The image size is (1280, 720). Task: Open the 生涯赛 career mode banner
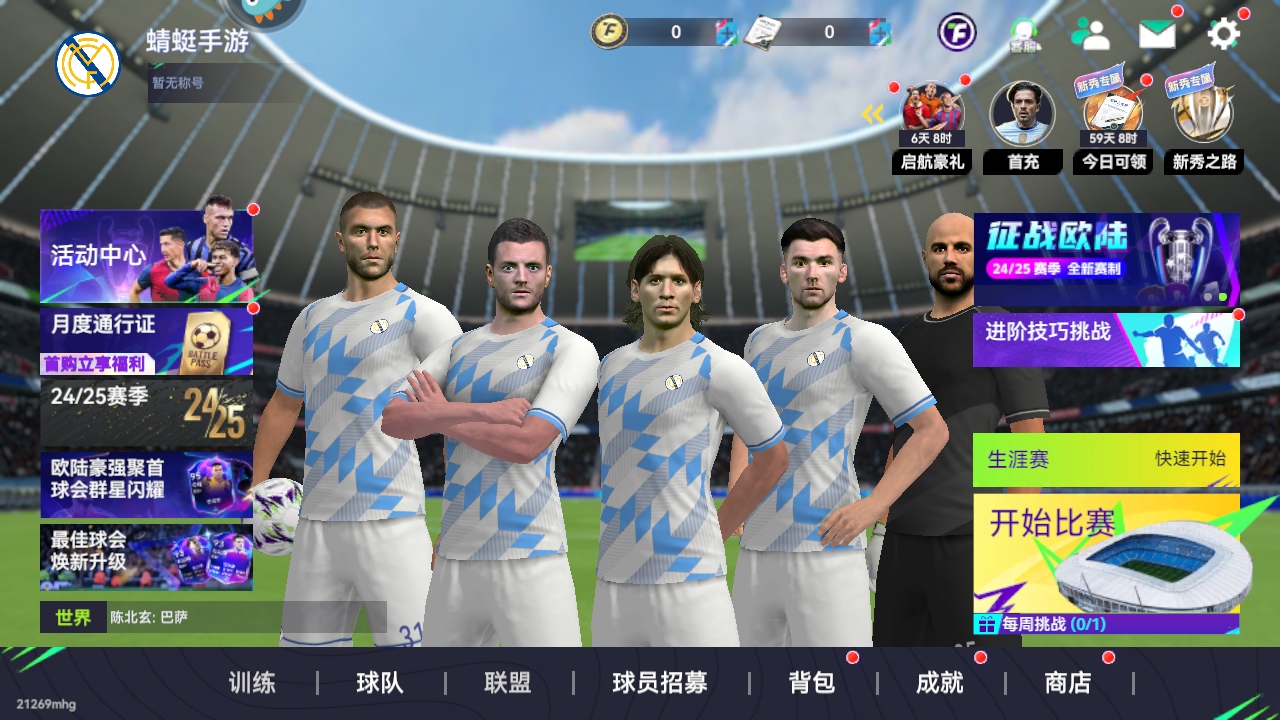coord(1106,460)
